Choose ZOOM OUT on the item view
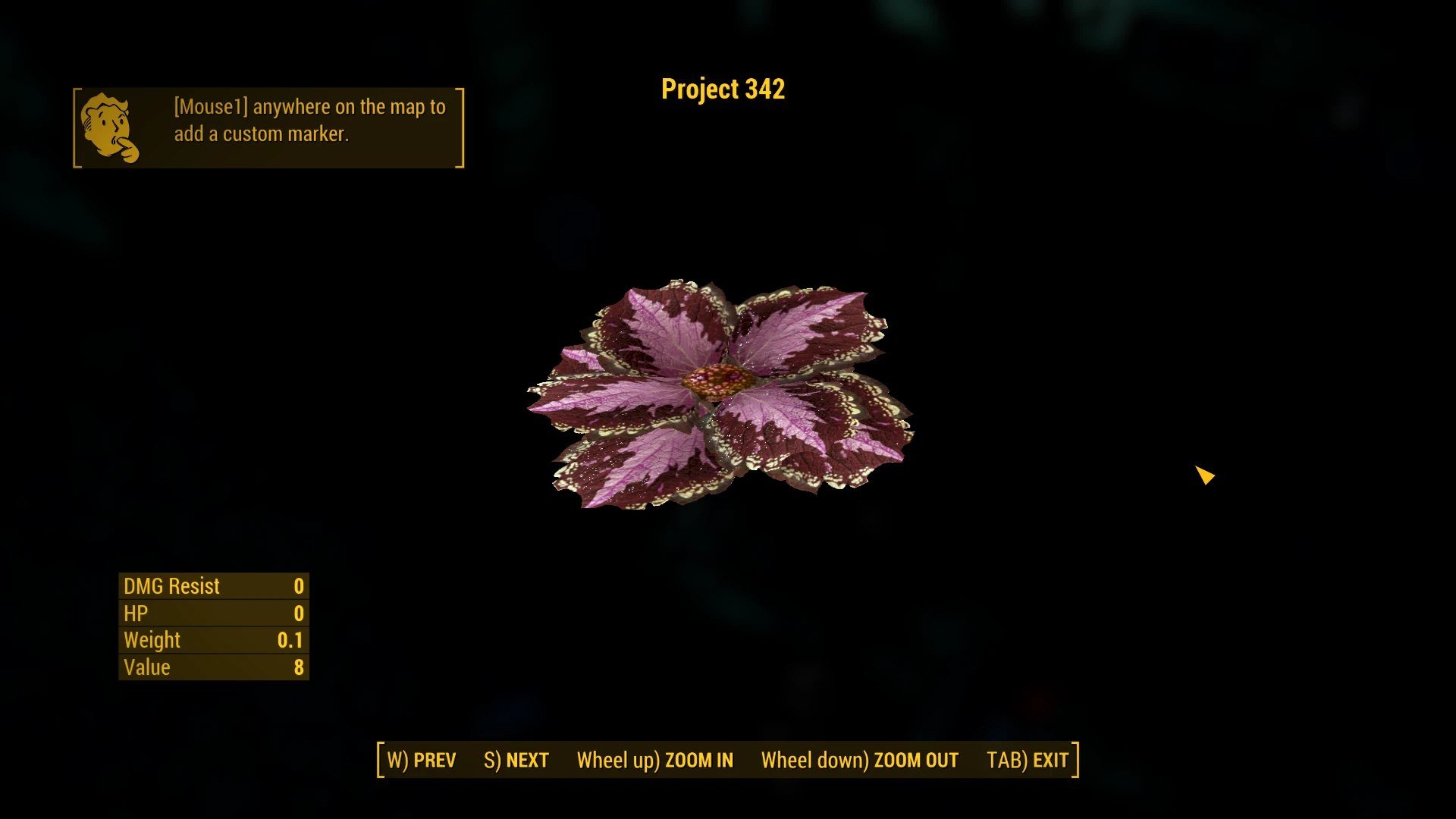 click(x=860, y=760)
